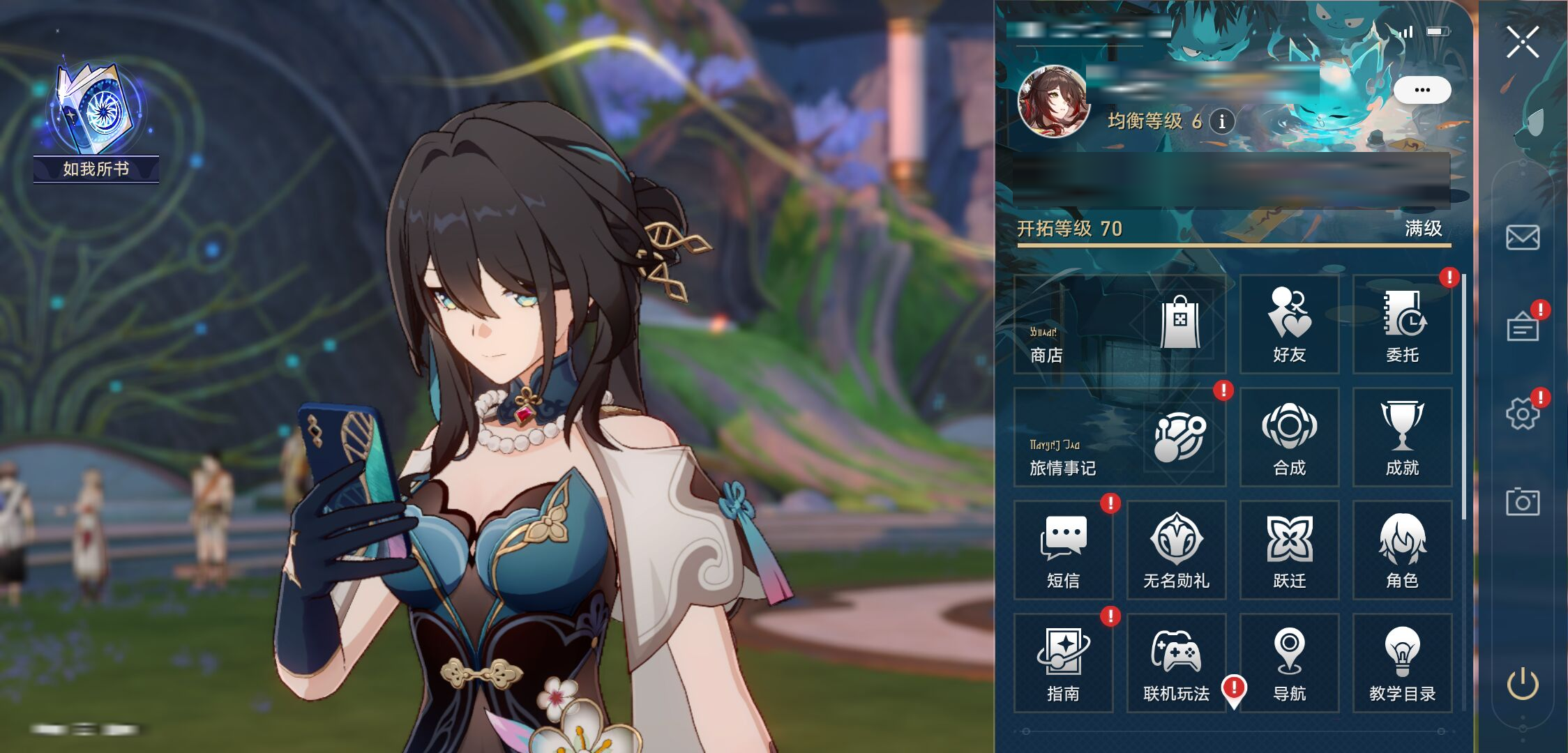1568x753 pixels.
Task: Open the mail envelope icon
Action: (x=1522, y=238)
